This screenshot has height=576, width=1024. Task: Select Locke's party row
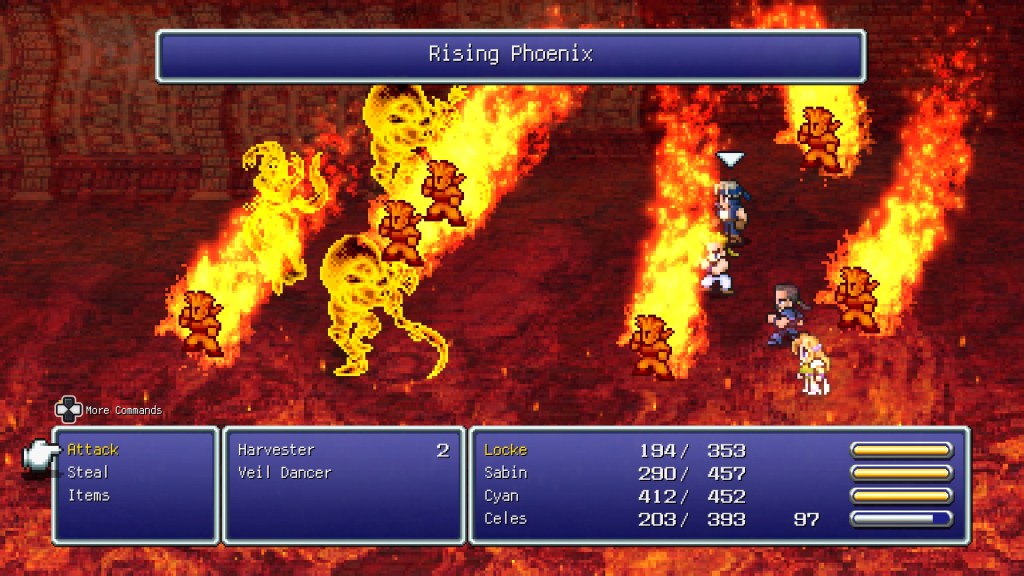click(505, 450)
